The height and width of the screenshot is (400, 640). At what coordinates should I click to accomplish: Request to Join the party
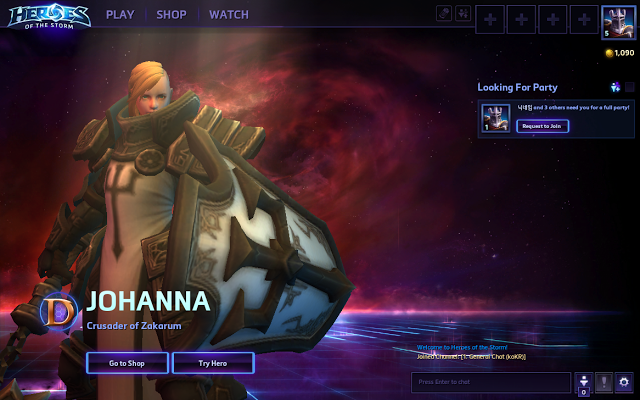tap(543, 125)
